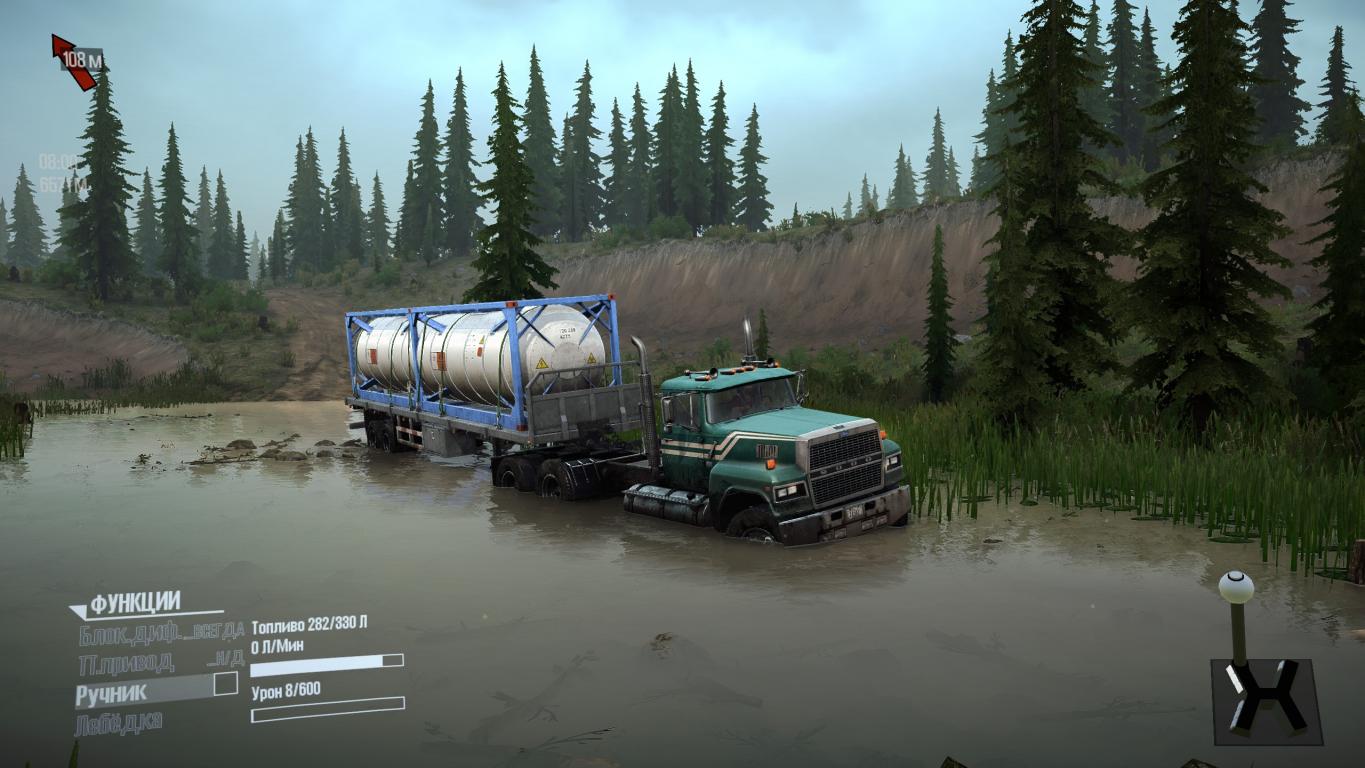Viewport: 1365px width, 768px height.
Task: Toggle the Ручник handbrake checkbox
Action: (225, 685)
